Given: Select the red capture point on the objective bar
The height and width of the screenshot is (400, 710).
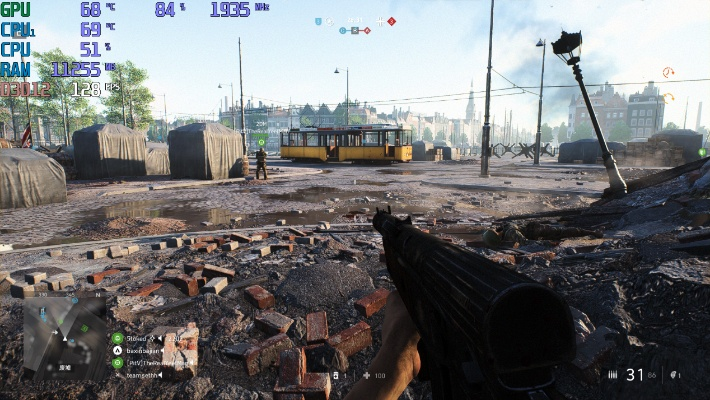Looking at the screenshot, I should pos(367,31).
